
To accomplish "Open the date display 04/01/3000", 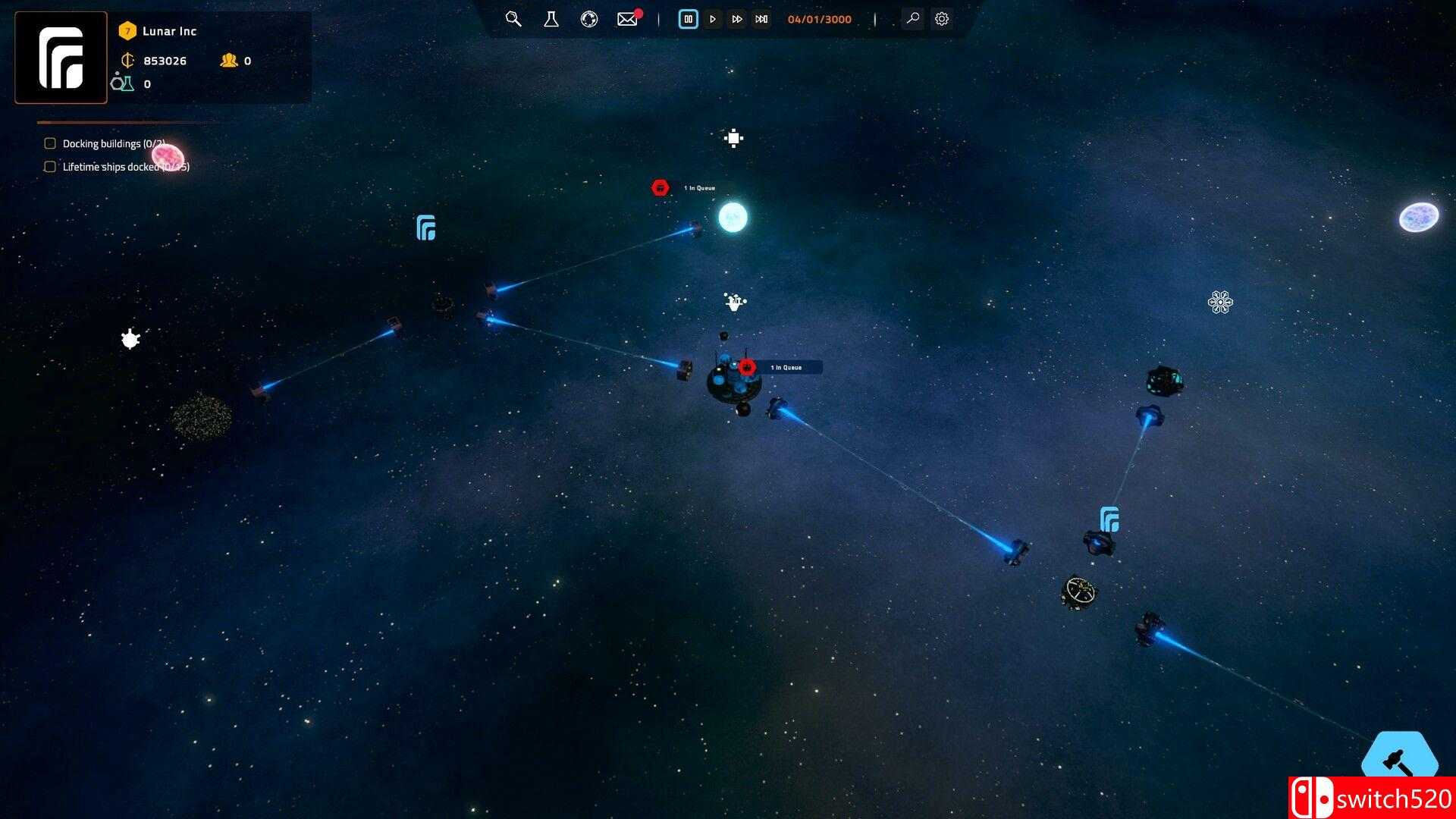I will point(819,19).
